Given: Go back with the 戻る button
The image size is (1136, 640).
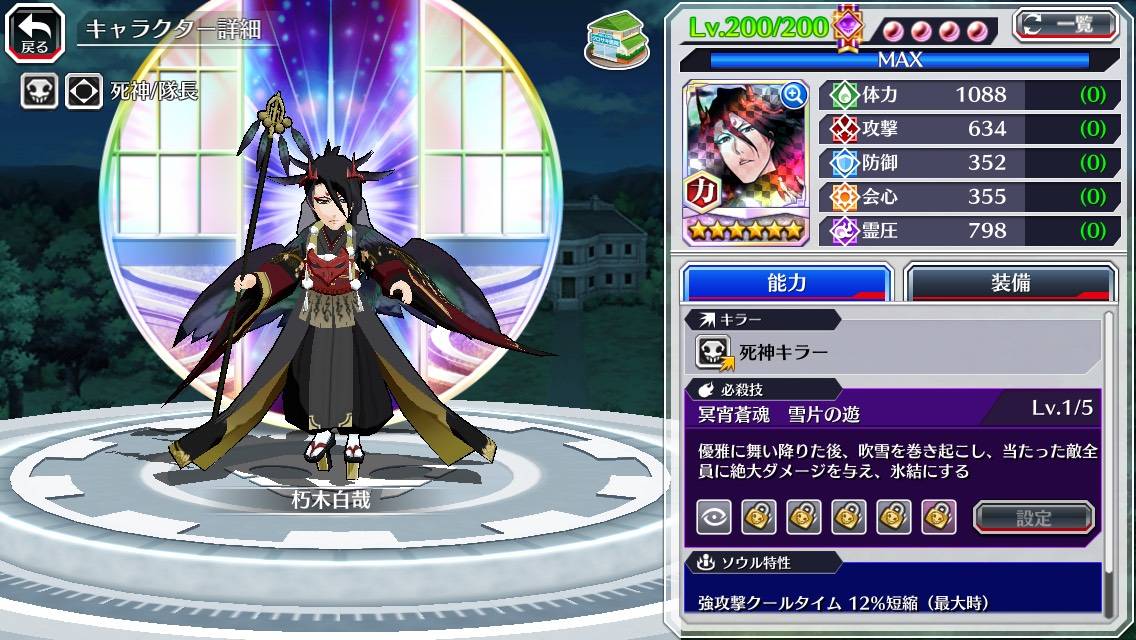Looking at the screenshot, I should point(34,31).
